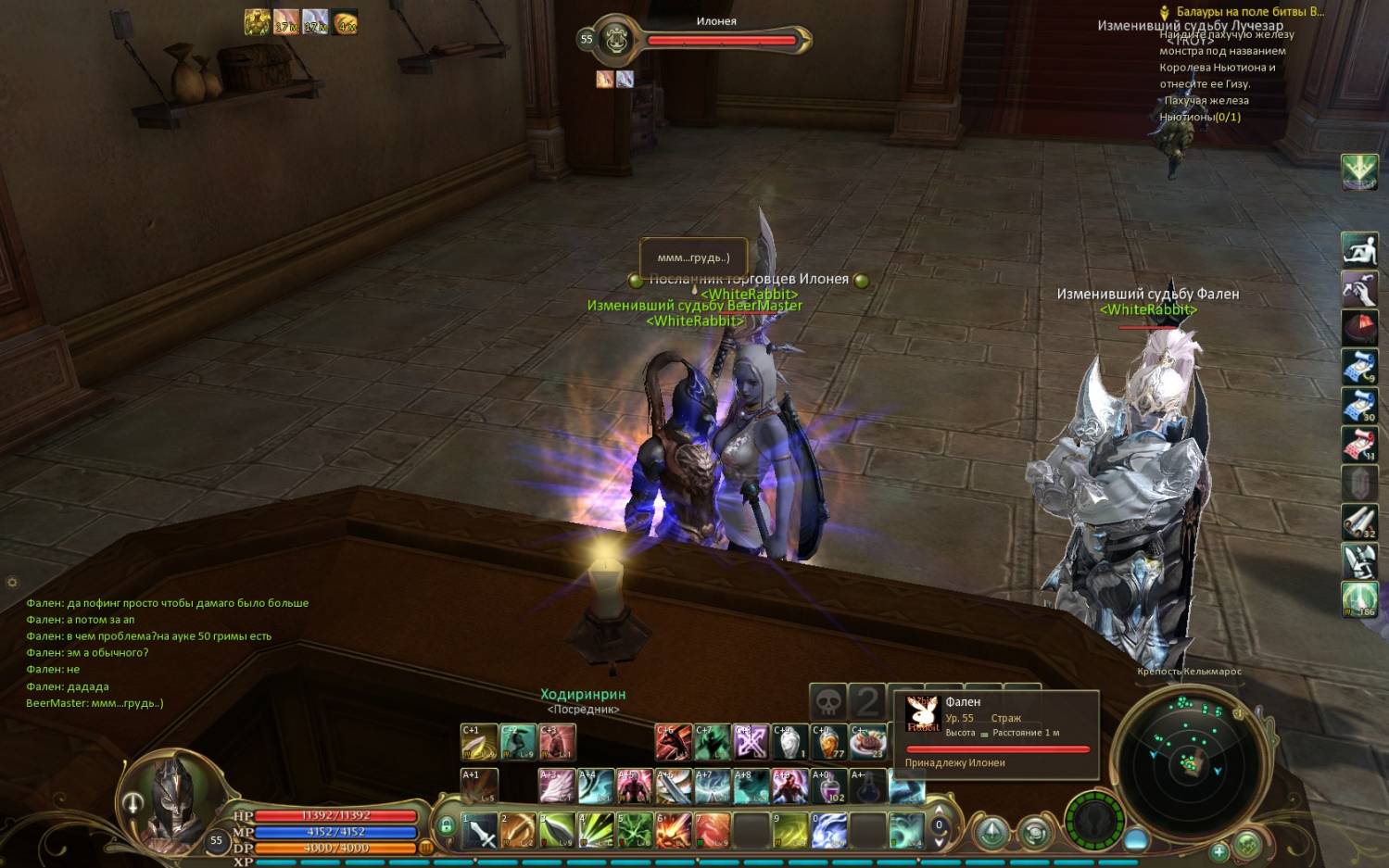This screenshot has height=868, width=1389.
Task: Click the skull icon above the hotbar
Action: [828, 701]
